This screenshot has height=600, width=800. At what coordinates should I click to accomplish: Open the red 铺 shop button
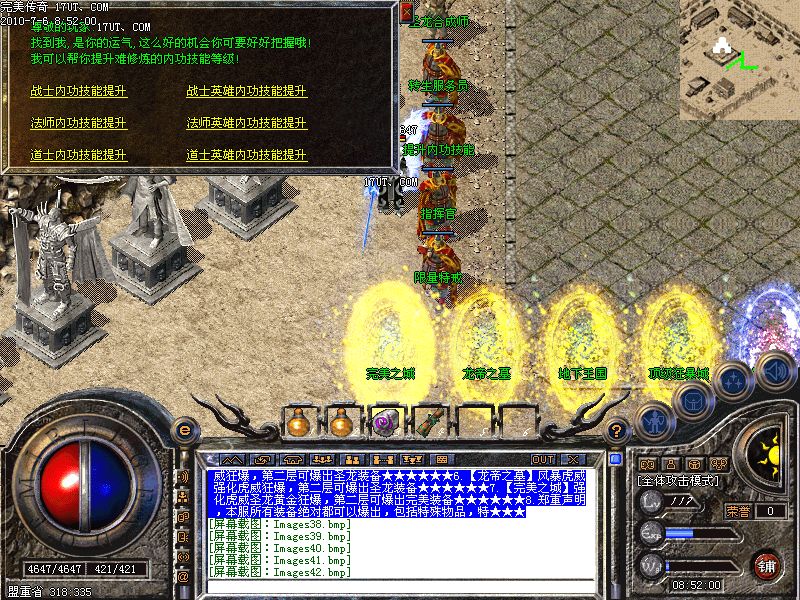click(x=766, y=565)
